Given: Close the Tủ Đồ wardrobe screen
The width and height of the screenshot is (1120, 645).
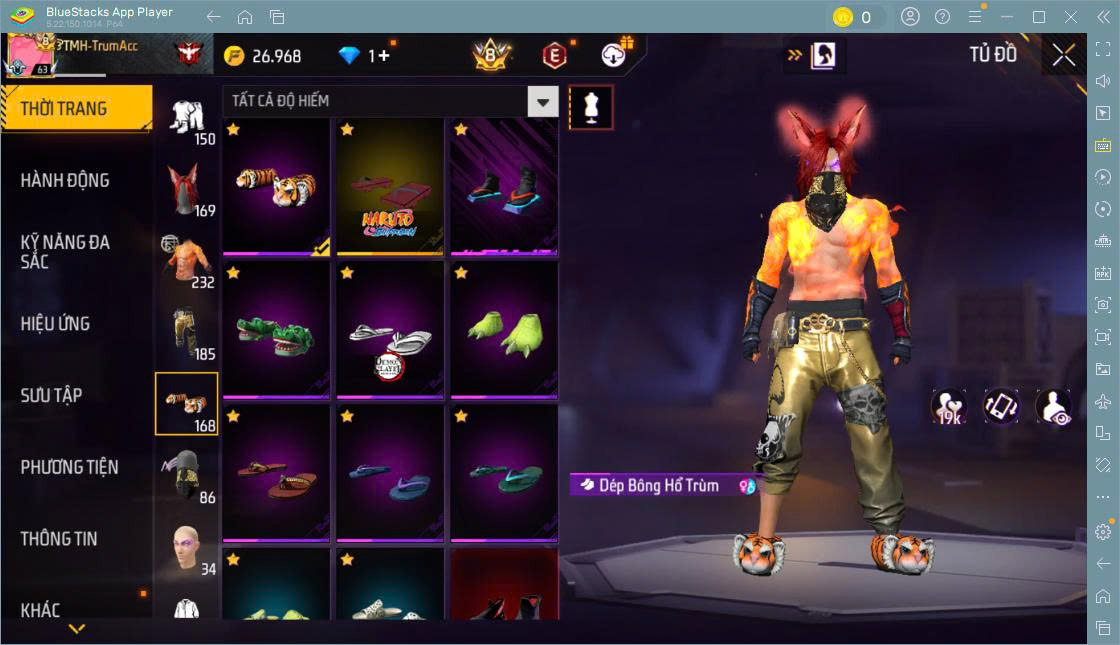Looking at the screenshot, I should point(1064,55).
